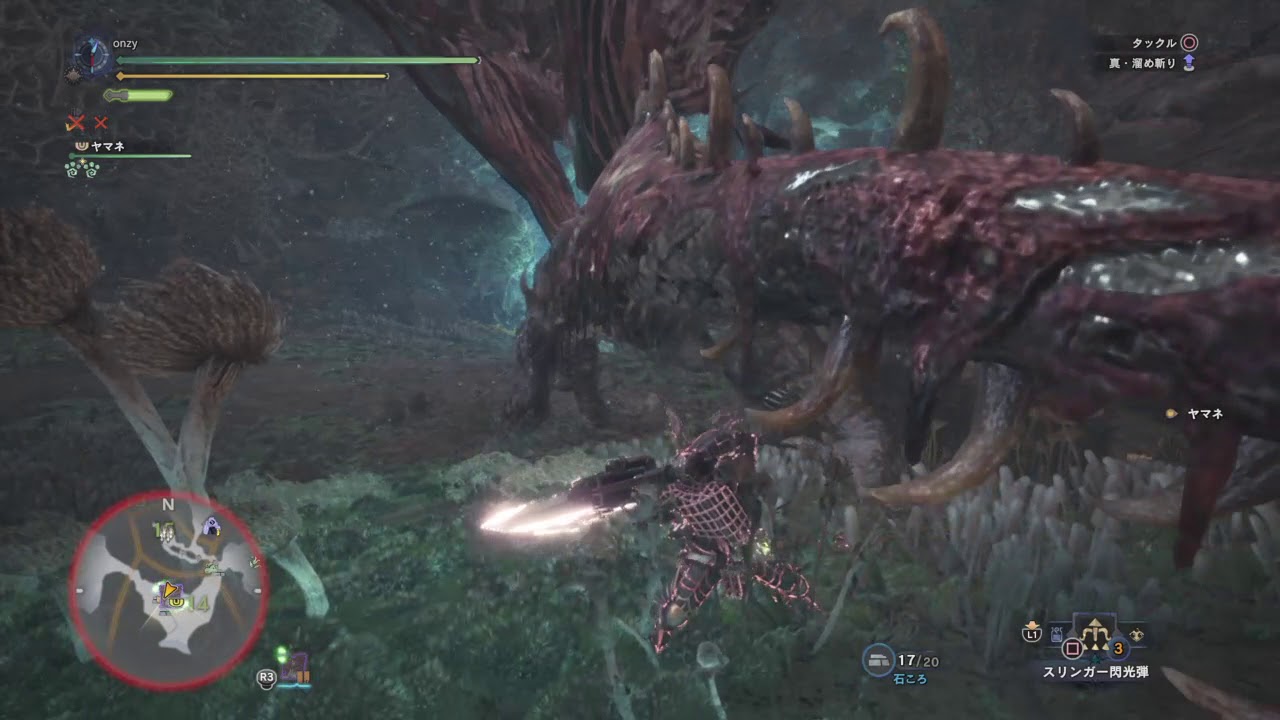Viewport: 1280px width, 720px height.
Task: Click the yellow player arrow on minimap
Action: pyautogui.click(x=171, y=591)
